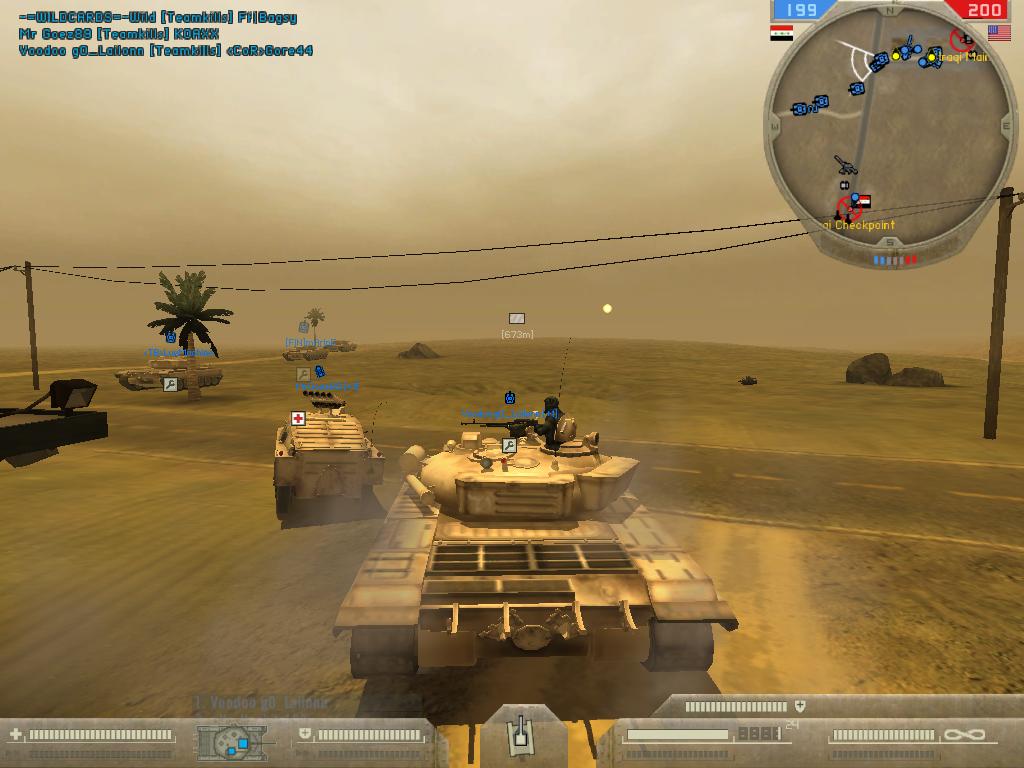Click the Iraqi team flag icon
The height and width of the screenshot is (768, 1024).
(782, 33)
